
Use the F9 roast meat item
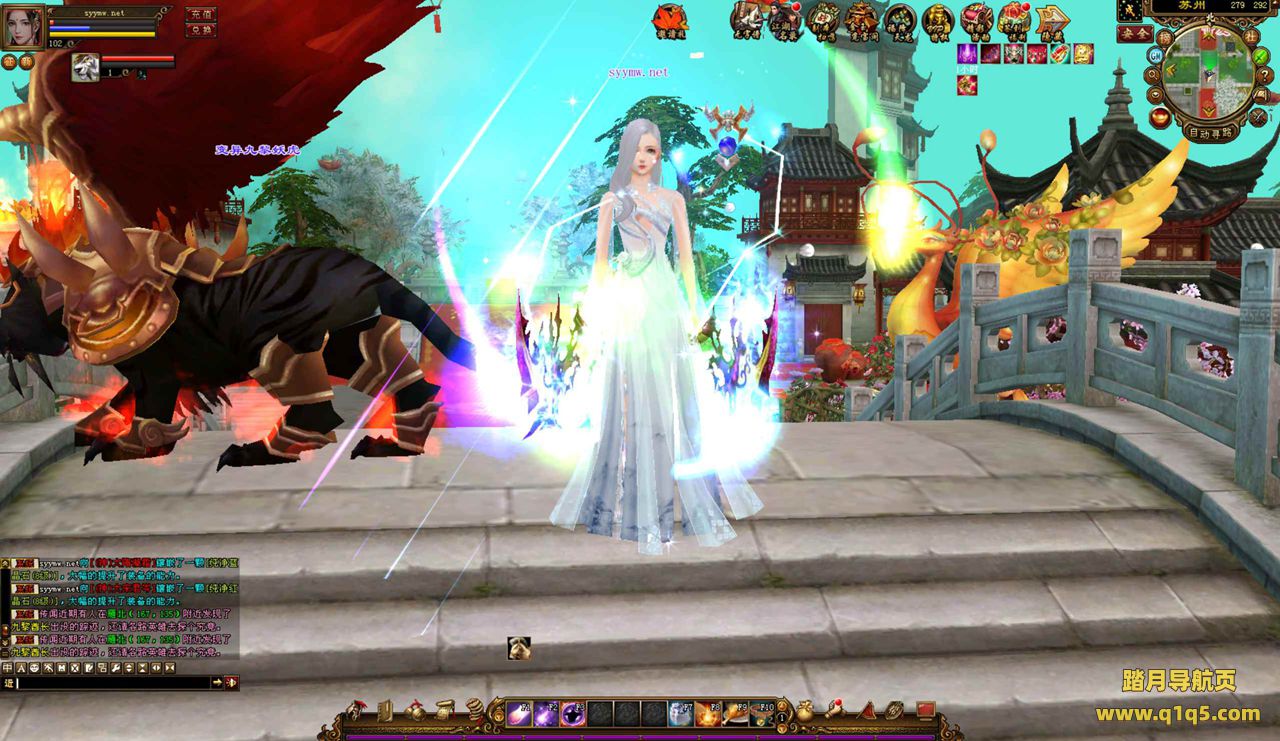pyautogui.click(x=735, y=712)
